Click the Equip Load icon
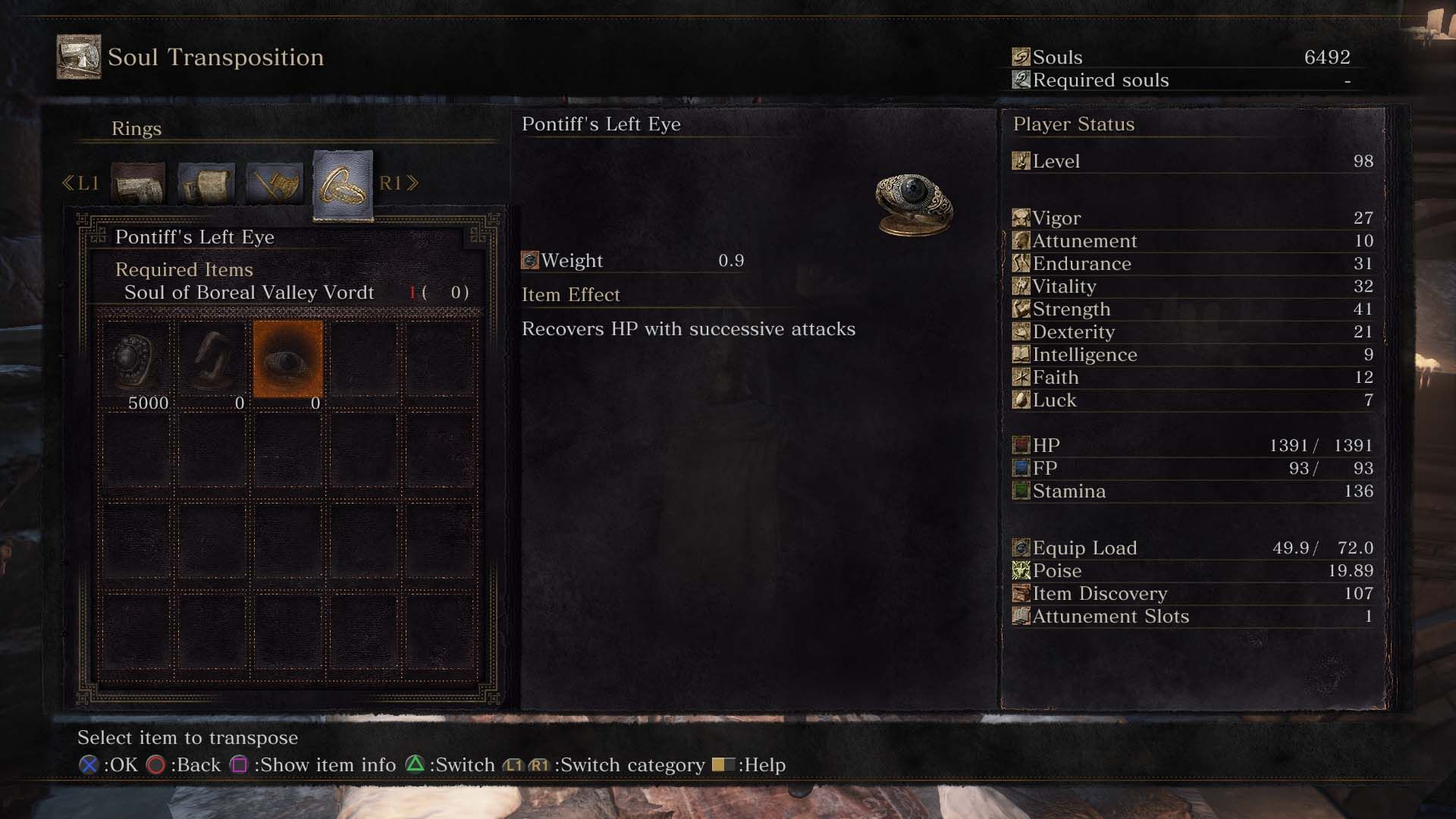 tap(1021, 548)
